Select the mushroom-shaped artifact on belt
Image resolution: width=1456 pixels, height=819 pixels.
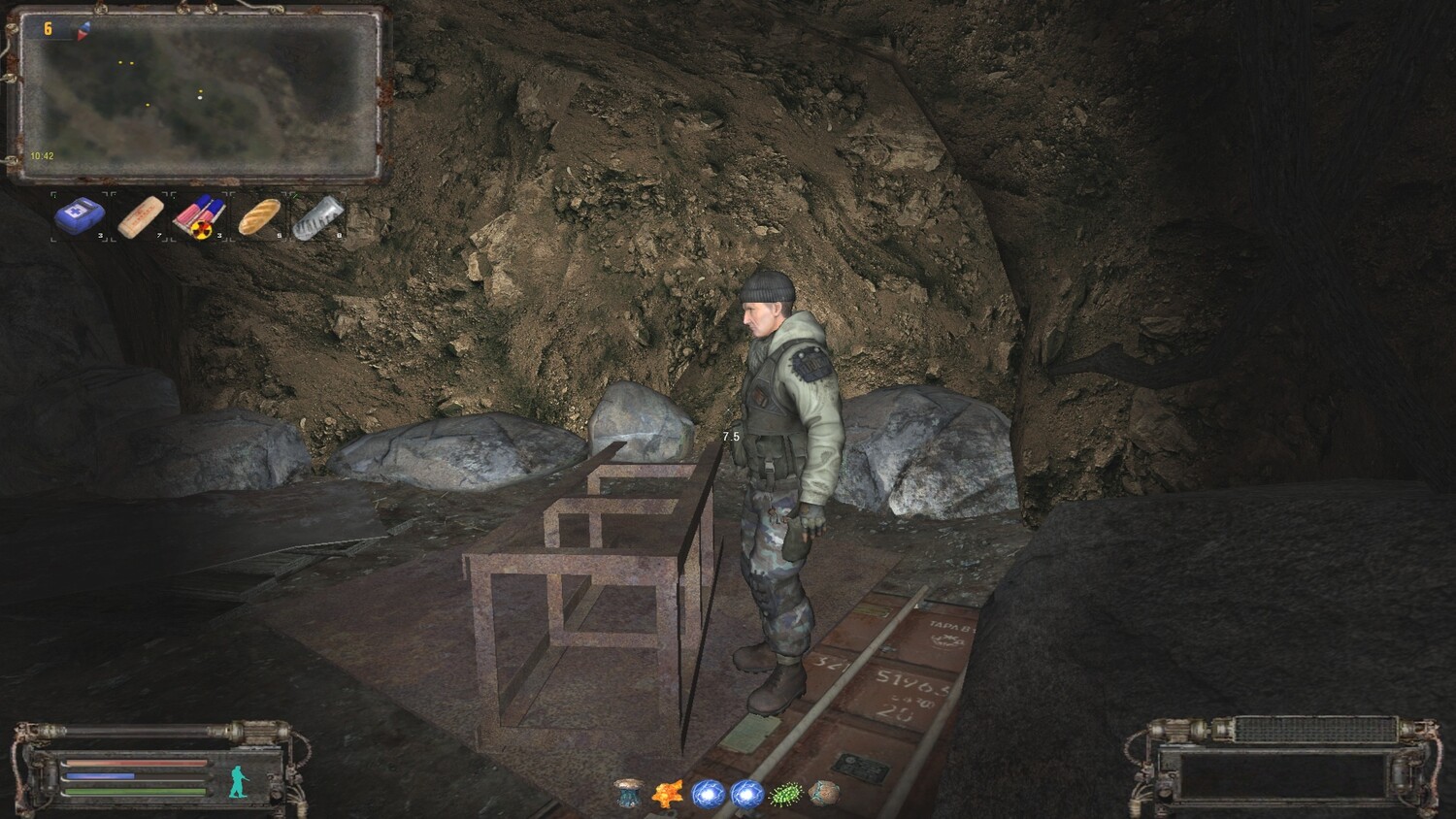pos(628,794)
